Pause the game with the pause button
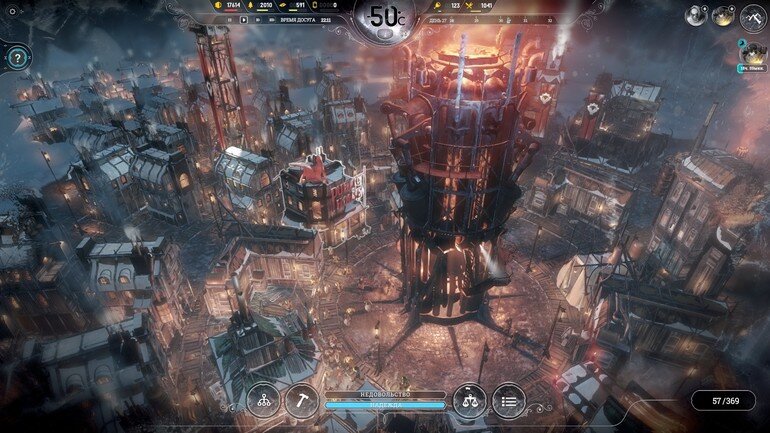The height and width of the screenshot is (433, 770). click(229, 19)
